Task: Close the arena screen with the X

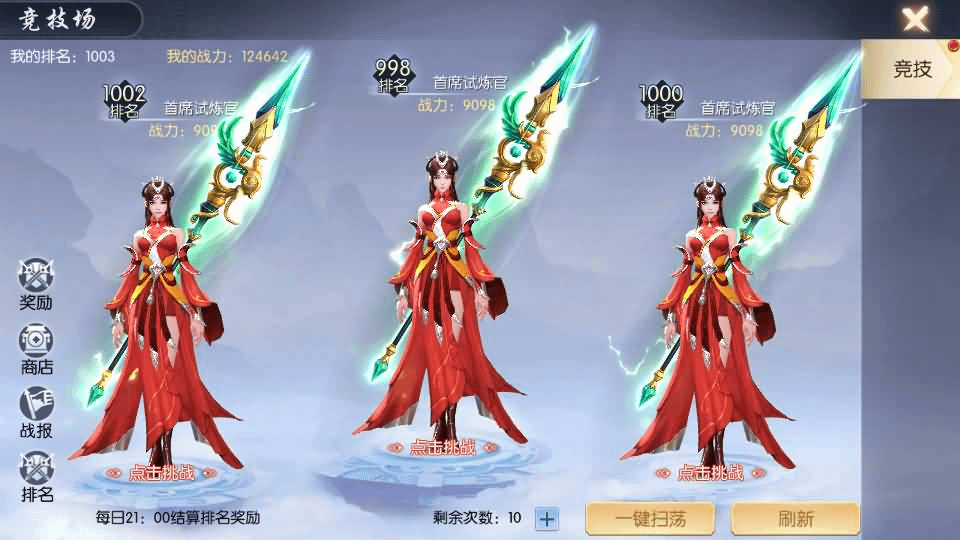Action: click(915, 19)
